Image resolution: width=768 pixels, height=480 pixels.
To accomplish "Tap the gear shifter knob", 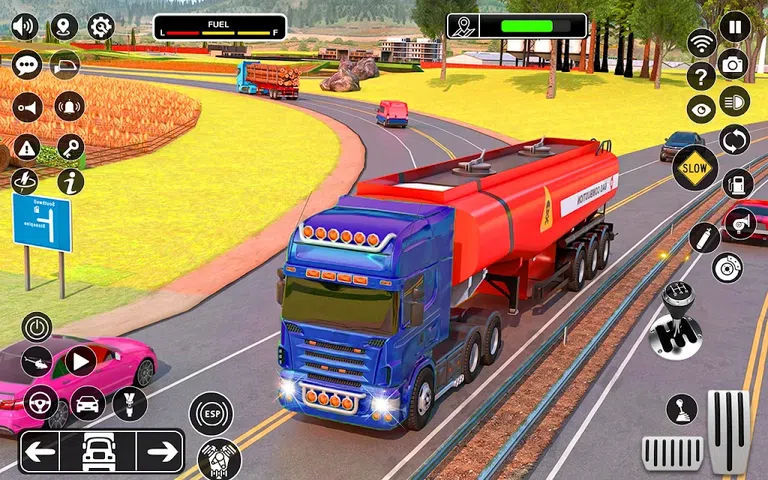I will (x=674, y=321).
